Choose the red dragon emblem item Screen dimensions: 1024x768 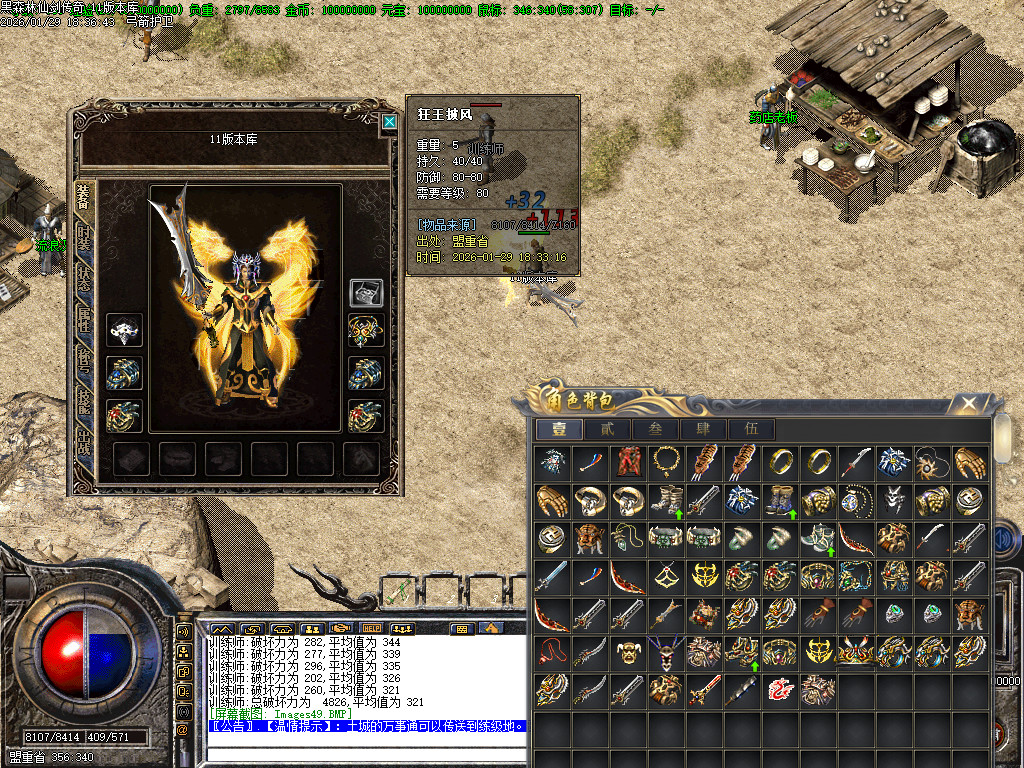pyautogui.click(x=779, y=688)
